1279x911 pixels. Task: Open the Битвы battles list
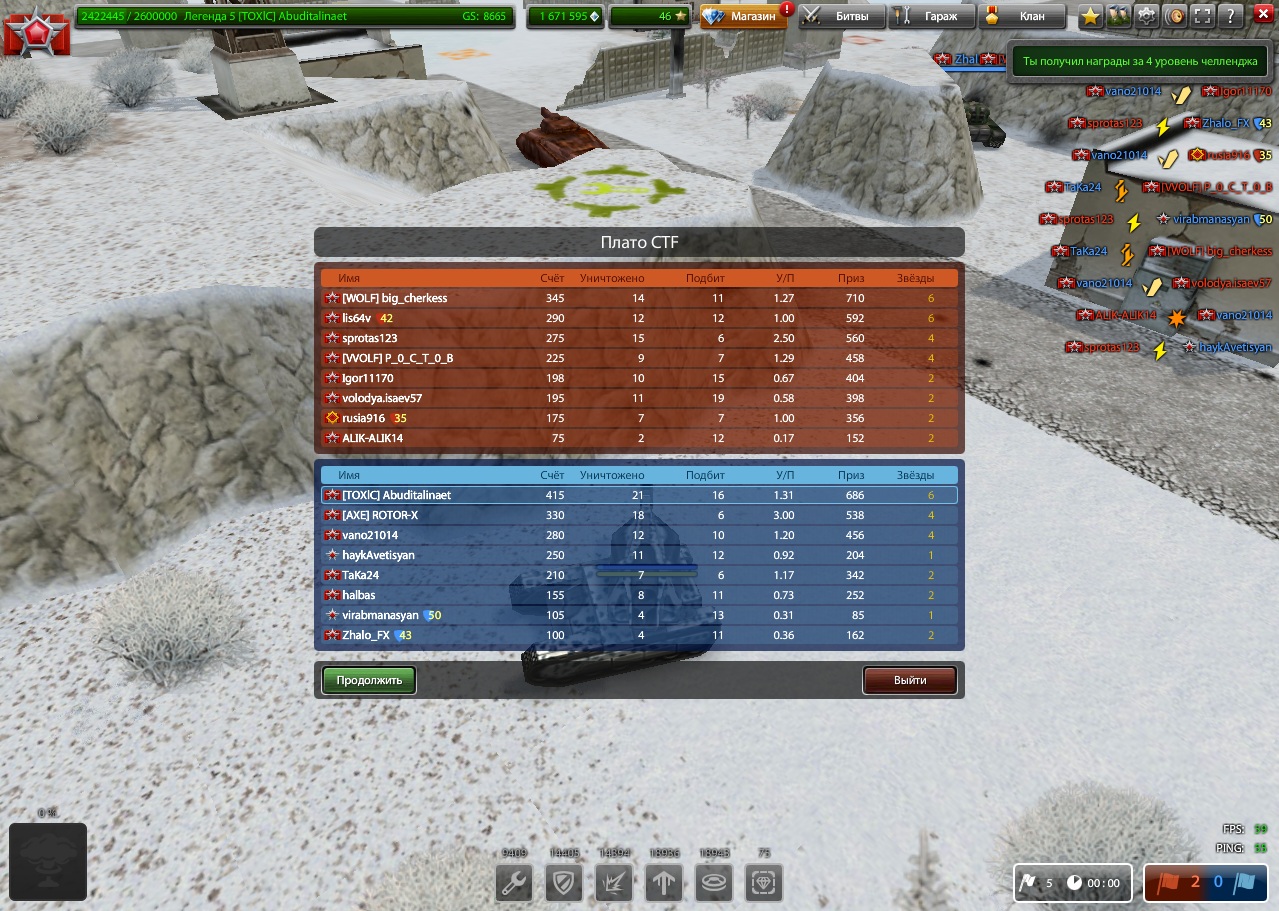pyautogui.click(x=842, y=16)
